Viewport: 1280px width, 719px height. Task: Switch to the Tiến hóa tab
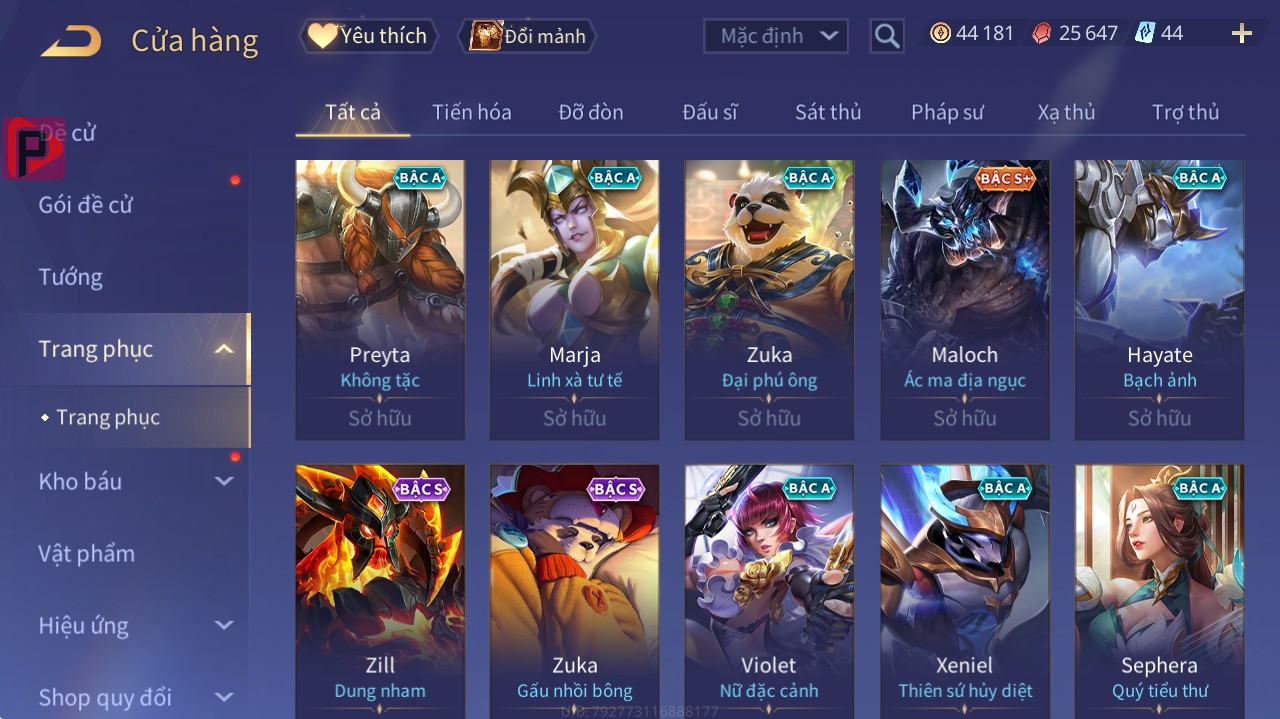[471, 112]
